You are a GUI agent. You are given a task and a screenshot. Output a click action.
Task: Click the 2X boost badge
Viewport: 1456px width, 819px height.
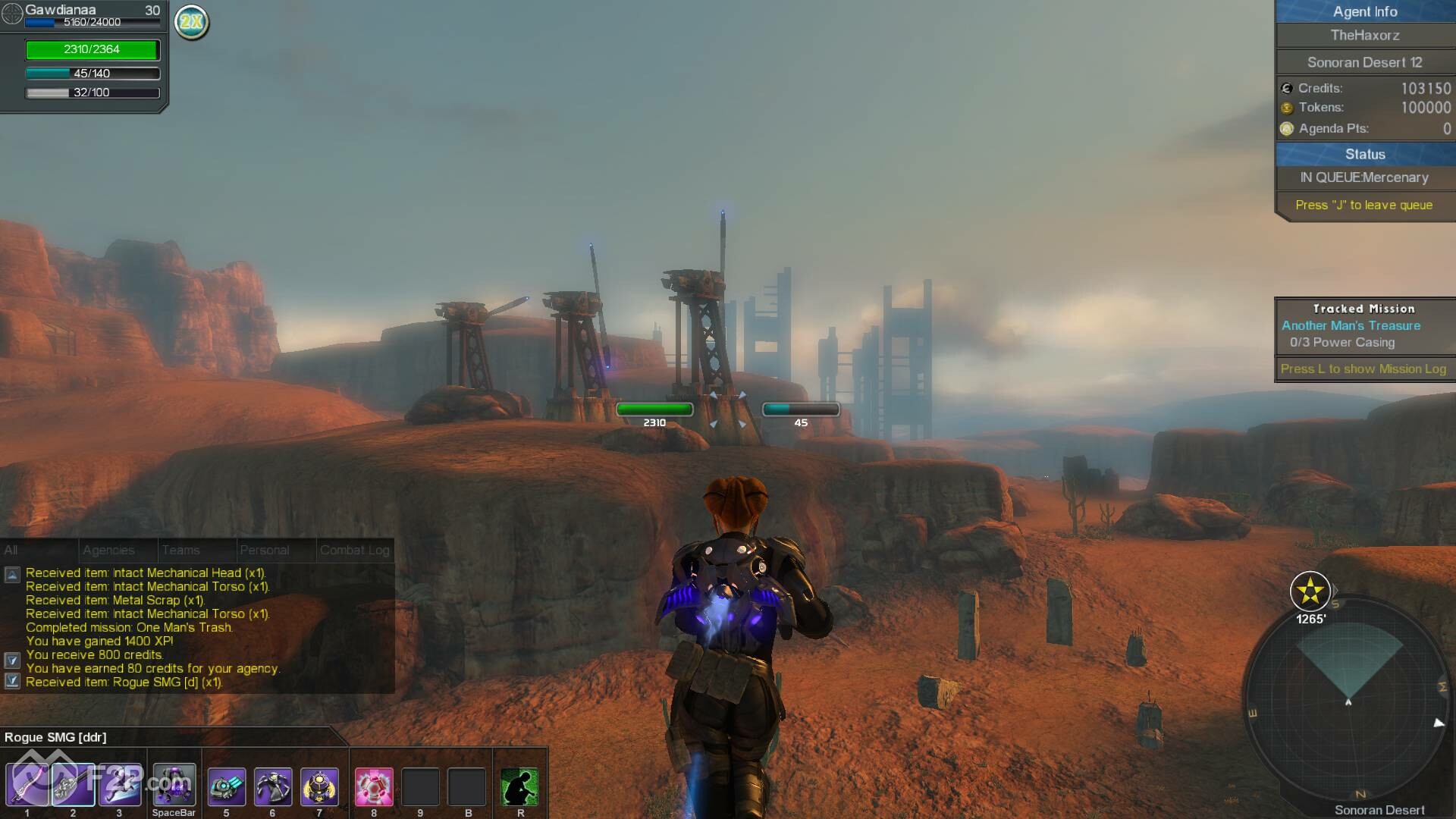pyautogui.click(x=192, y=22)
